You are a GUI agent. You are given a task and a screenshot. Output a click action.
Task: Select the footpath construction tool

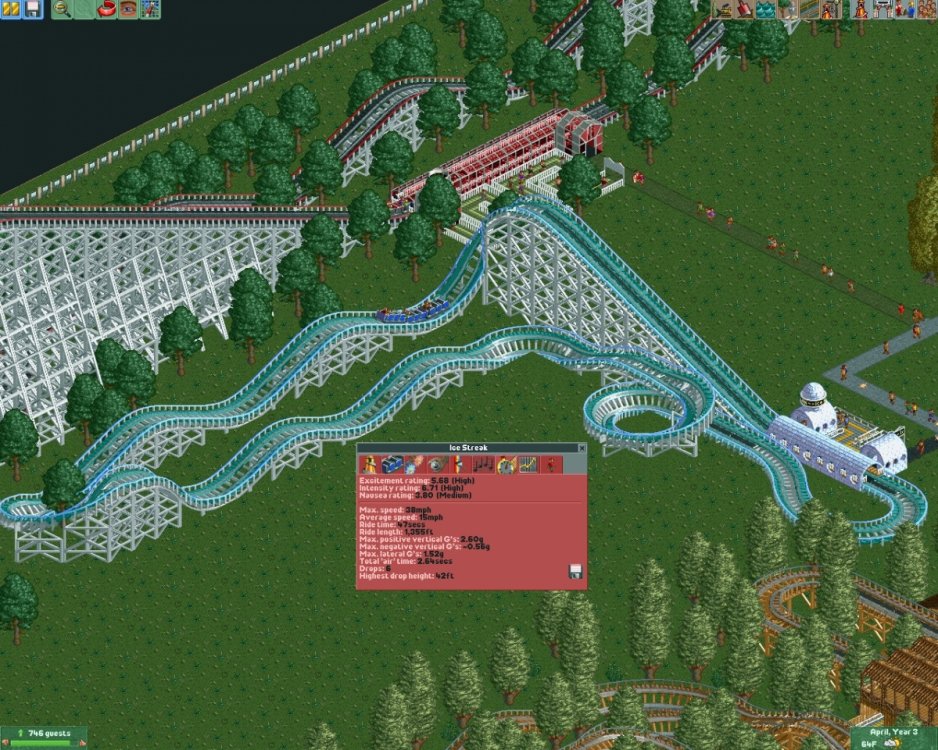pyautogui.click(x=809, y=9)
